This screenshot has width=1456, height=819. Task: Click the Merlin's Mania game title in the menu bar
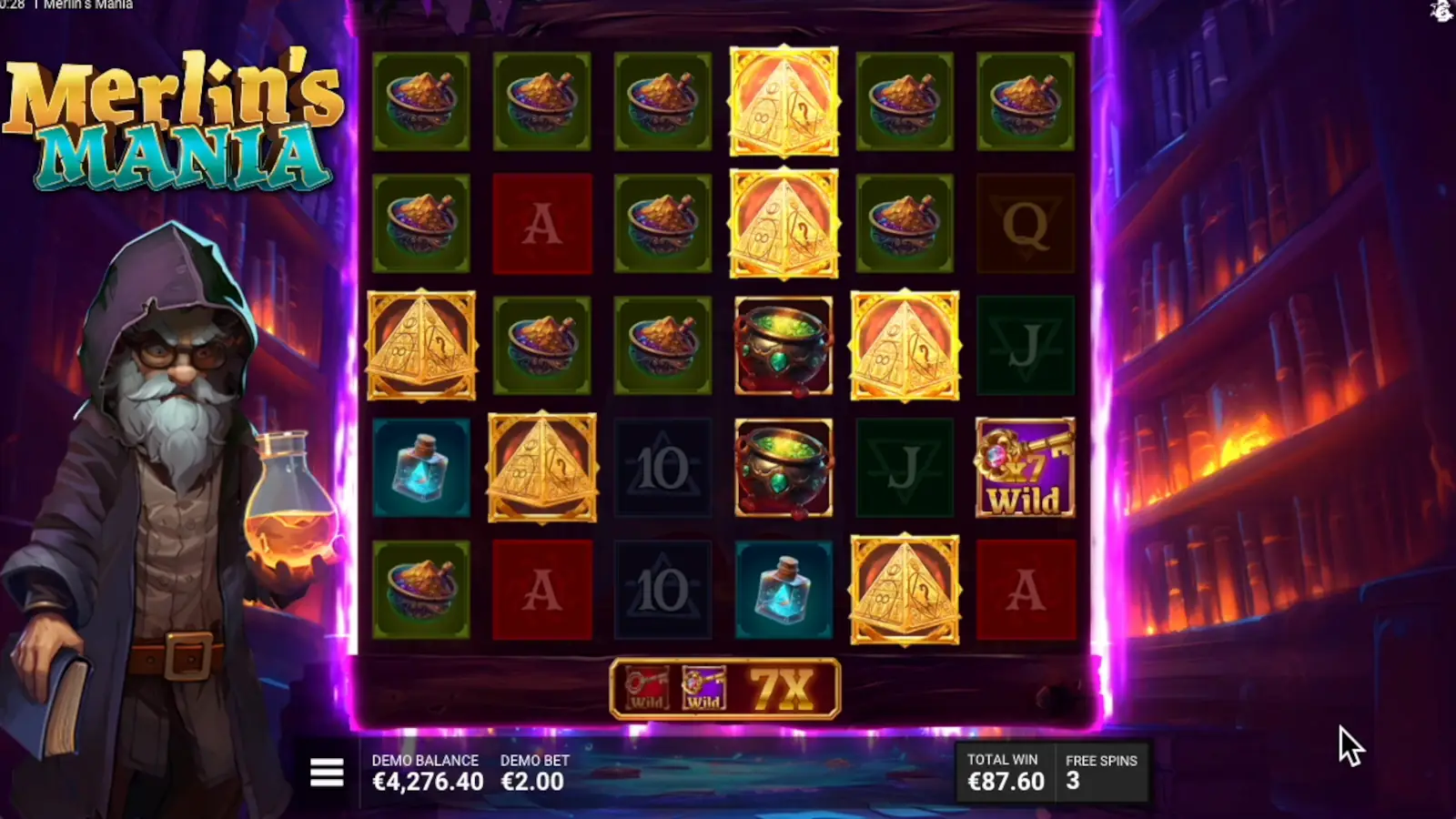pyautogui.click(x=86, y=5)
